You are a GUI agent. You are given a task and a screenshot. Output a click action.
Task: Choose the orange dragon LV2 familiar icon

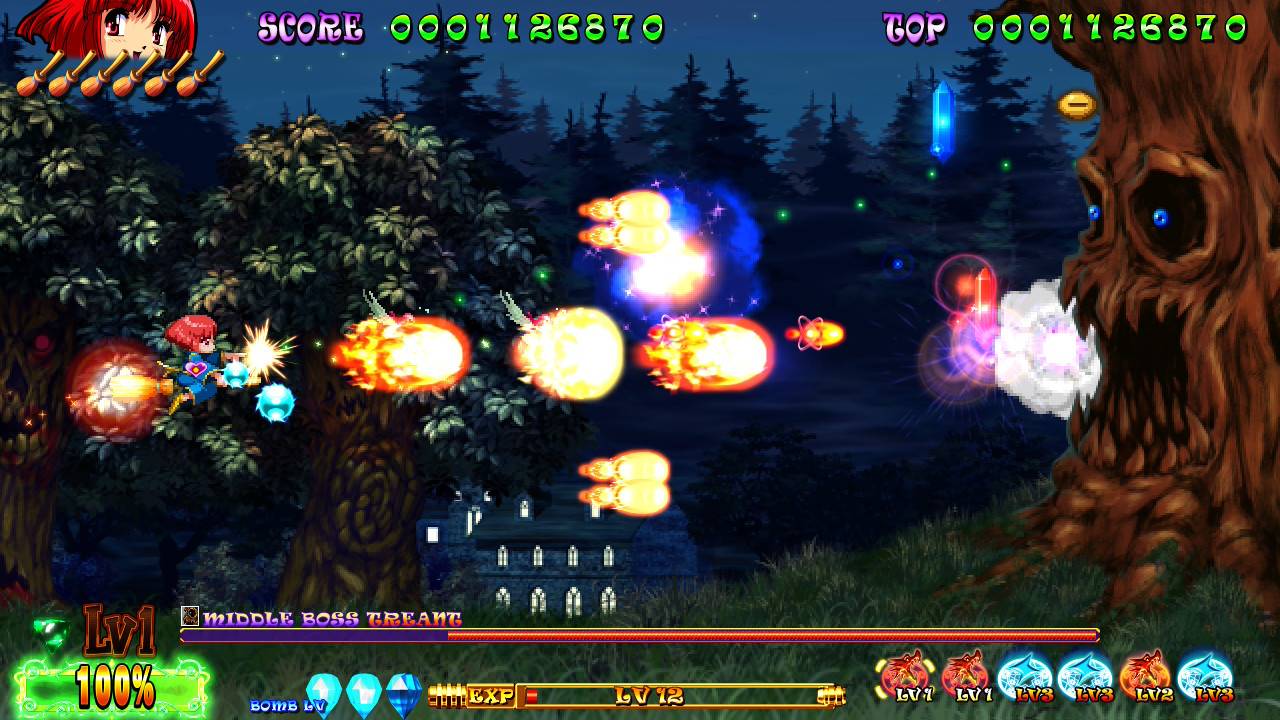tap(1143, 677)
